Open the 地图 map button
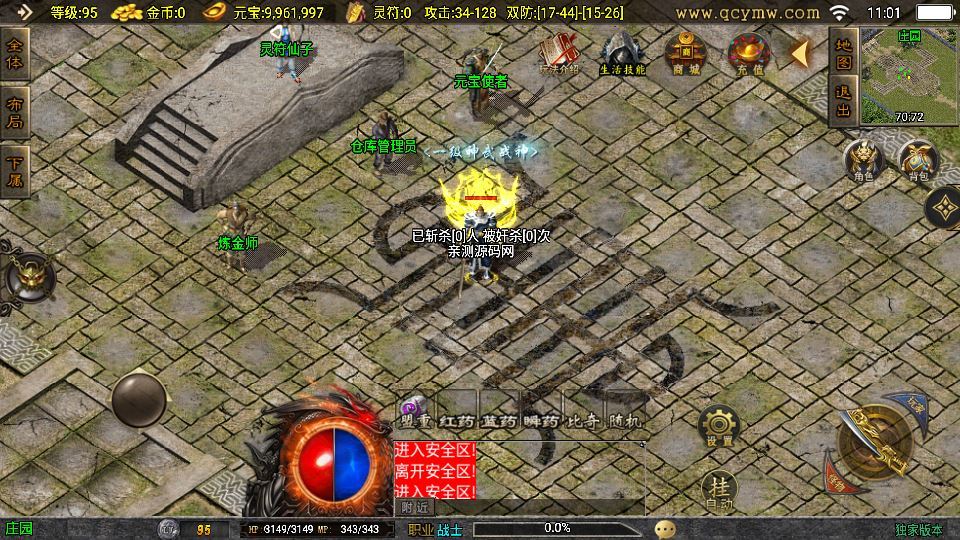The image size is (960, 540). click(843, 53)
